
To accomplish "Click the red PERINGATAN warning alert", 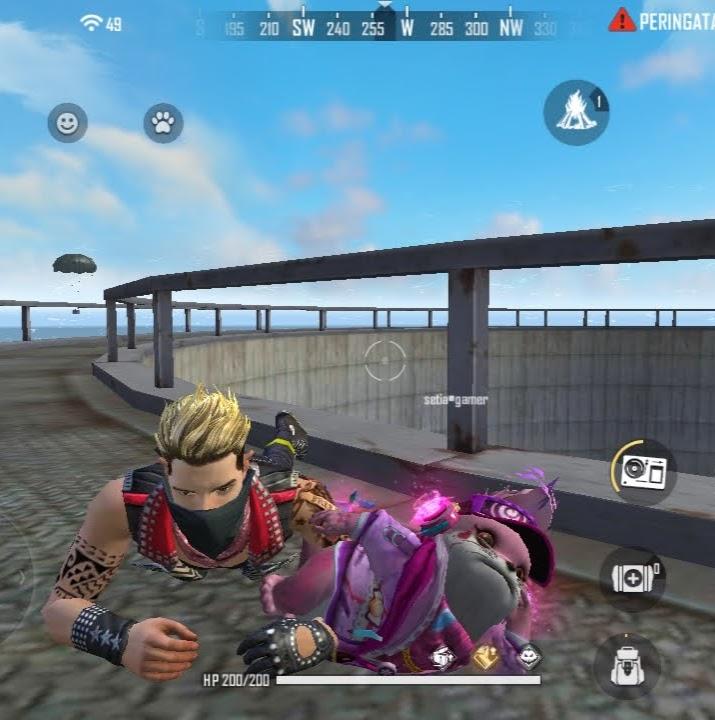I will coord(663,21).
